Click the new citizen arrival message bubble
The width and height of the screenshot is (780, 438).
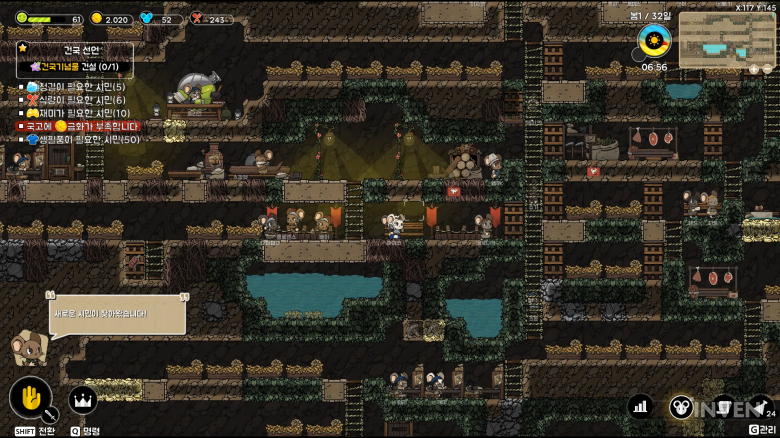pyautogui.click(x=117, y=314)
